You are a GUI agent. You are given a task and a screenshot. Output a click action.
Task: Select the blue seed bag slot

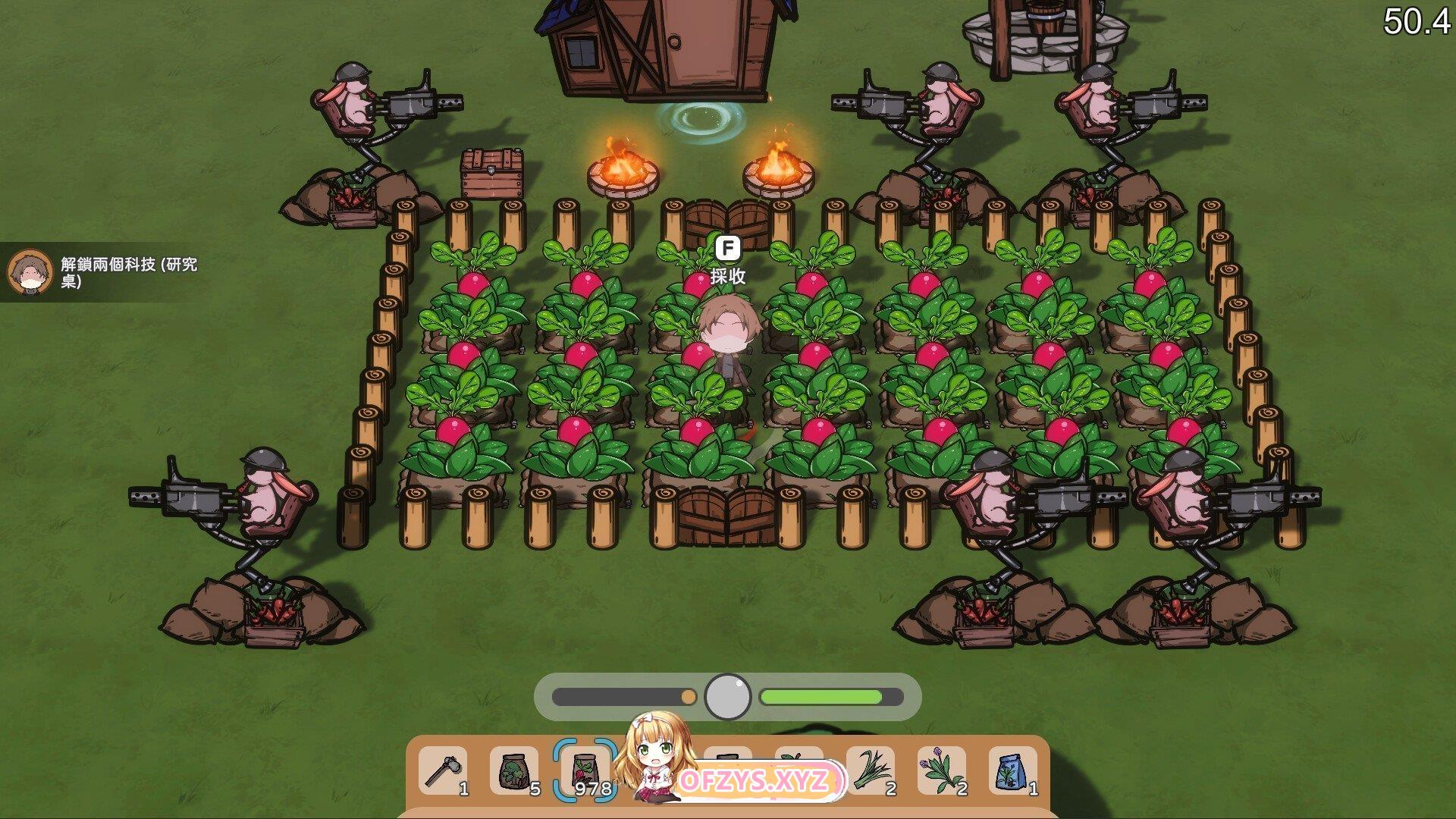click(1012, 771)
